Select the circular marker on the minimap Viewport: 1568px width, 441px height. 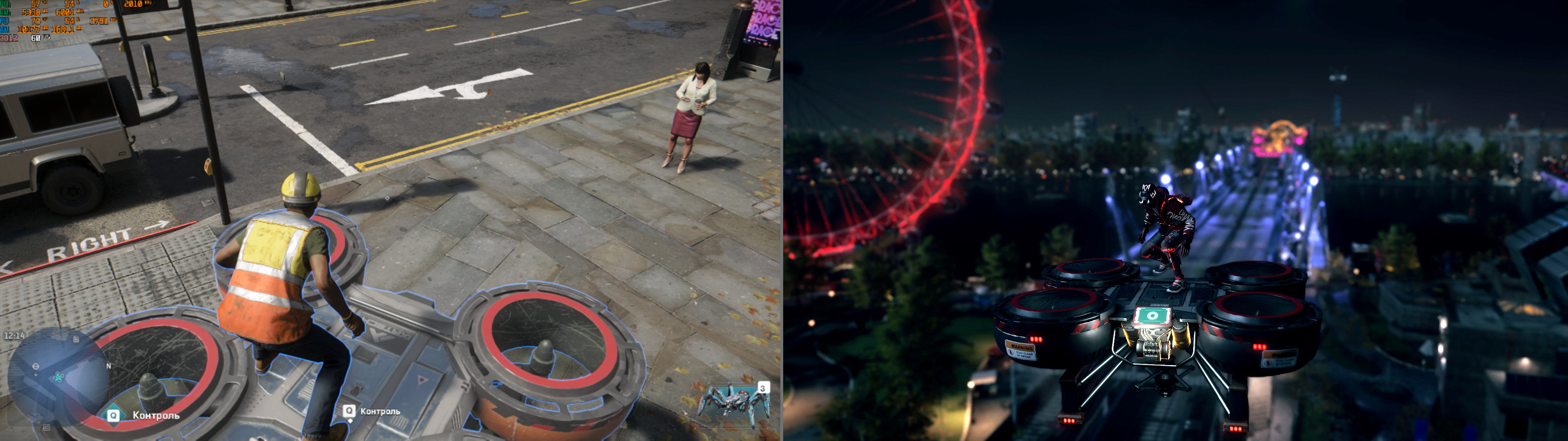[x=36, y=366]
